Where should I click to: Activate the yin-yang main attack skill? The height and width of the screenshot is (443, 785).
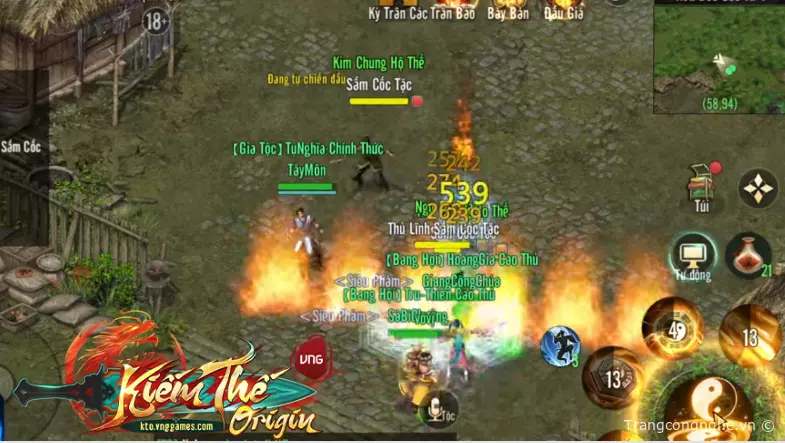pyautogui.click(x=708, y=402)
